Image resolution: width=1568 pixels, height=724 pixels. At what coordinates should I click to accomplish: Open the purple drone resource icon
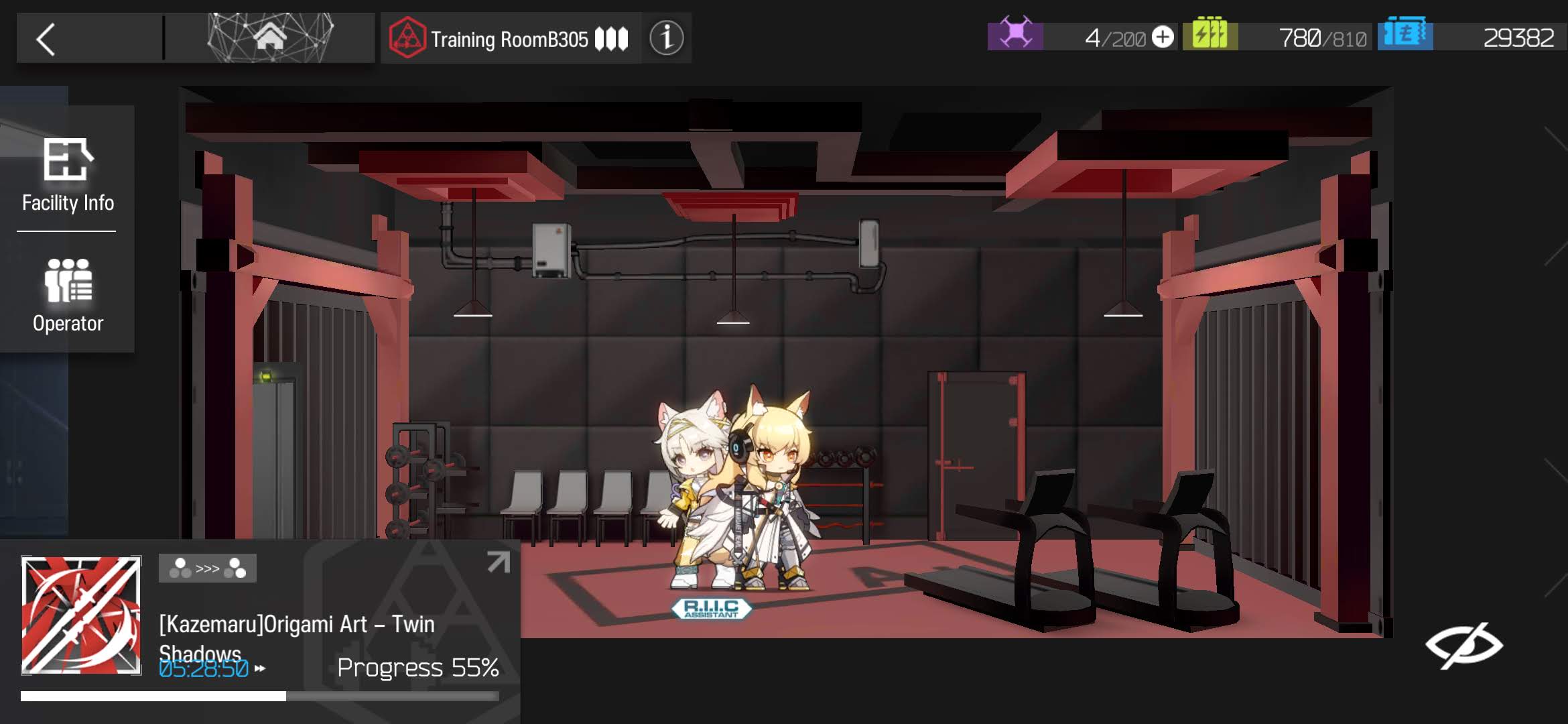point(1015,34)
